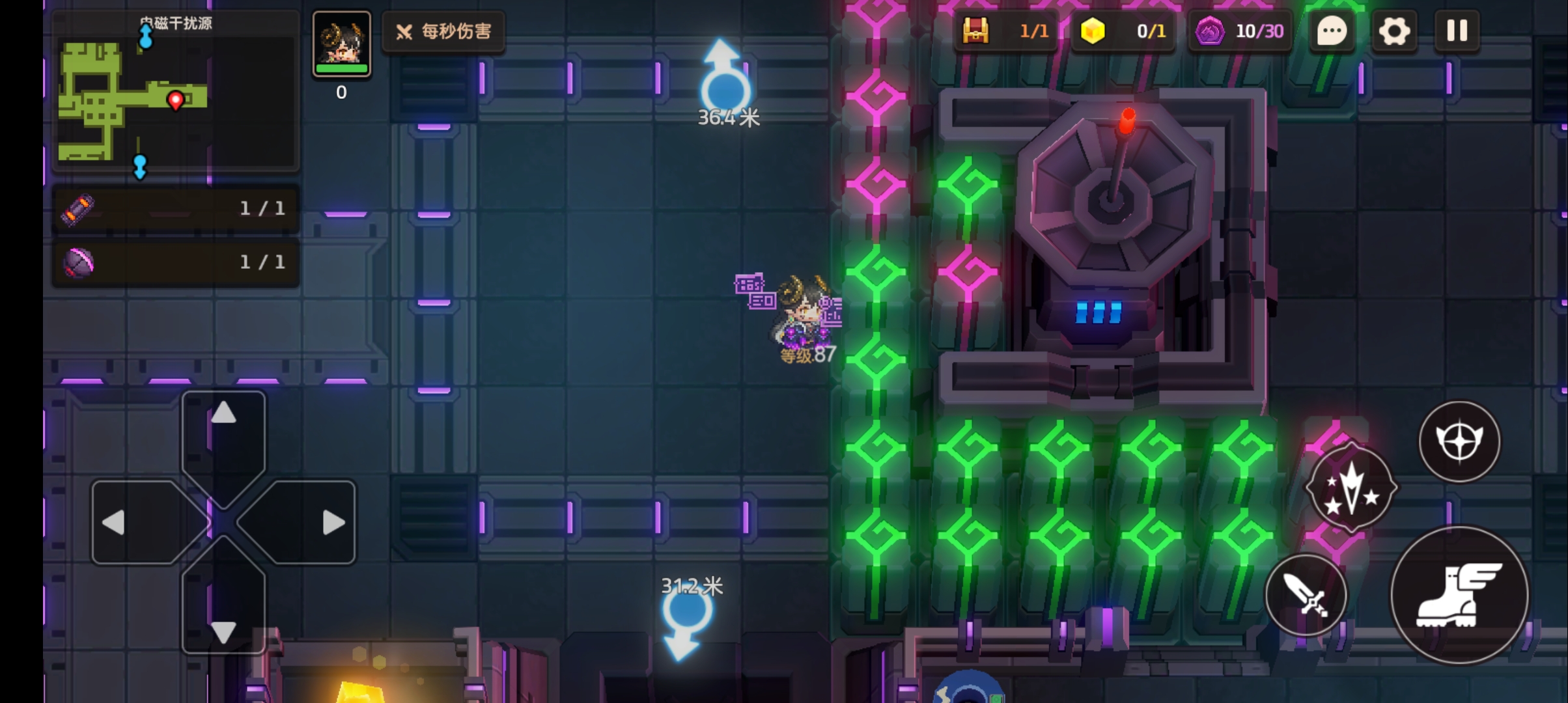Open the gear settings menu

click(x=1393, y=31)
